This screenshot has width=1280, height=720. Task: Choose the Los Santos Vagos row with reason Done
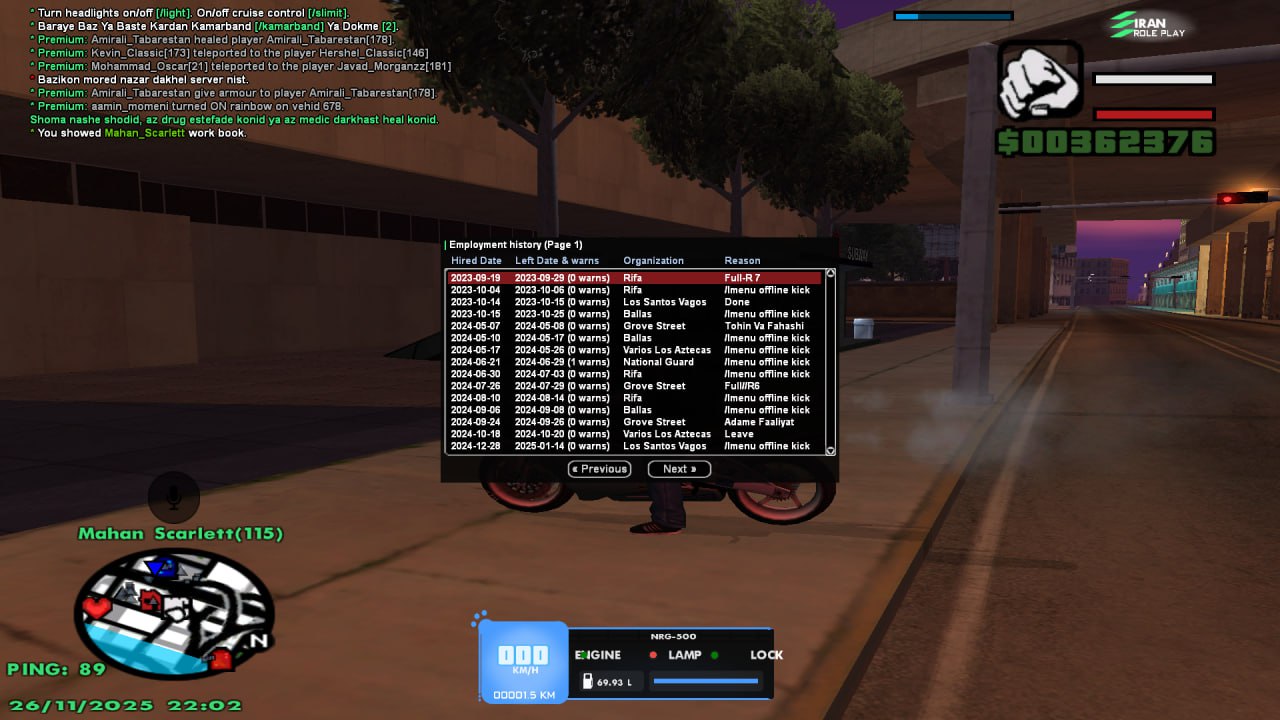click(x=635, y=302)
